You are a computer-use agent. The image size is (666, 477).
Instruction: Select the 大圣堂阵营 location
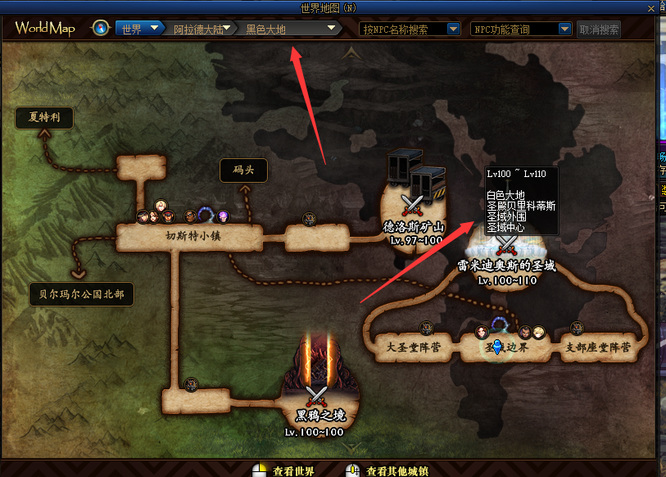410,348
